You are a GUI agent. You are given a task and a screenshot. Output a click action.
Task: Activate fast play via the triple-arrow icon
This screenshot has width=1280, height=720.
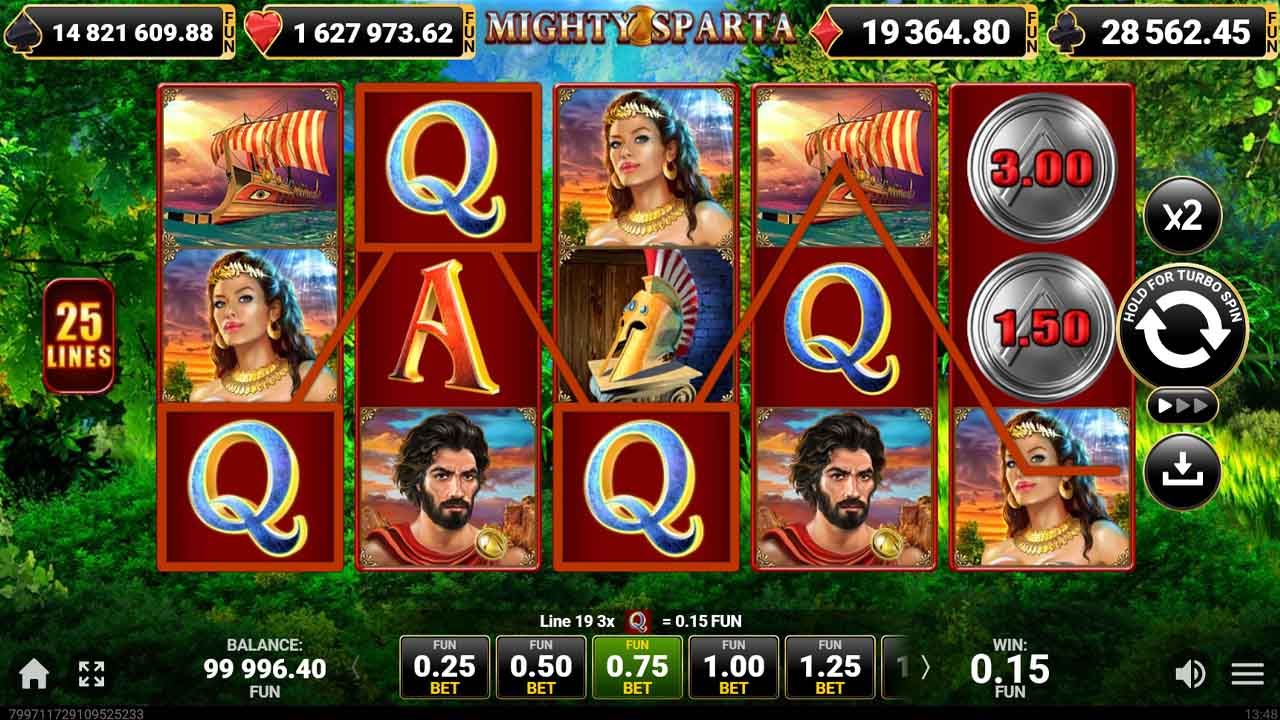click(1184, 406)
